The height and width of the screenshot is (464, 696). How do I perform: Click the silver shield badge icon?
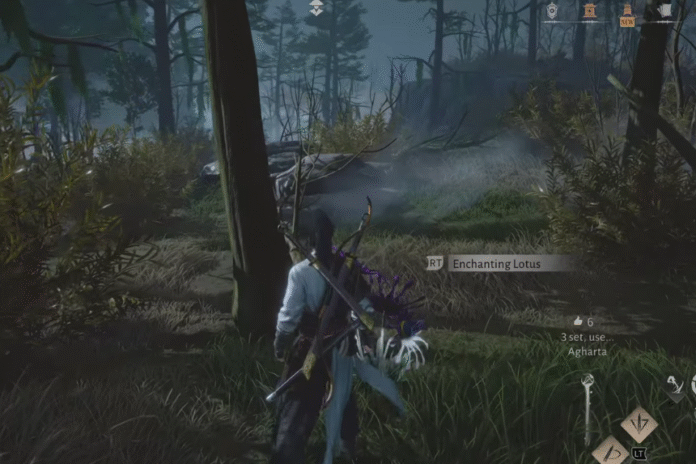[552, 11]
